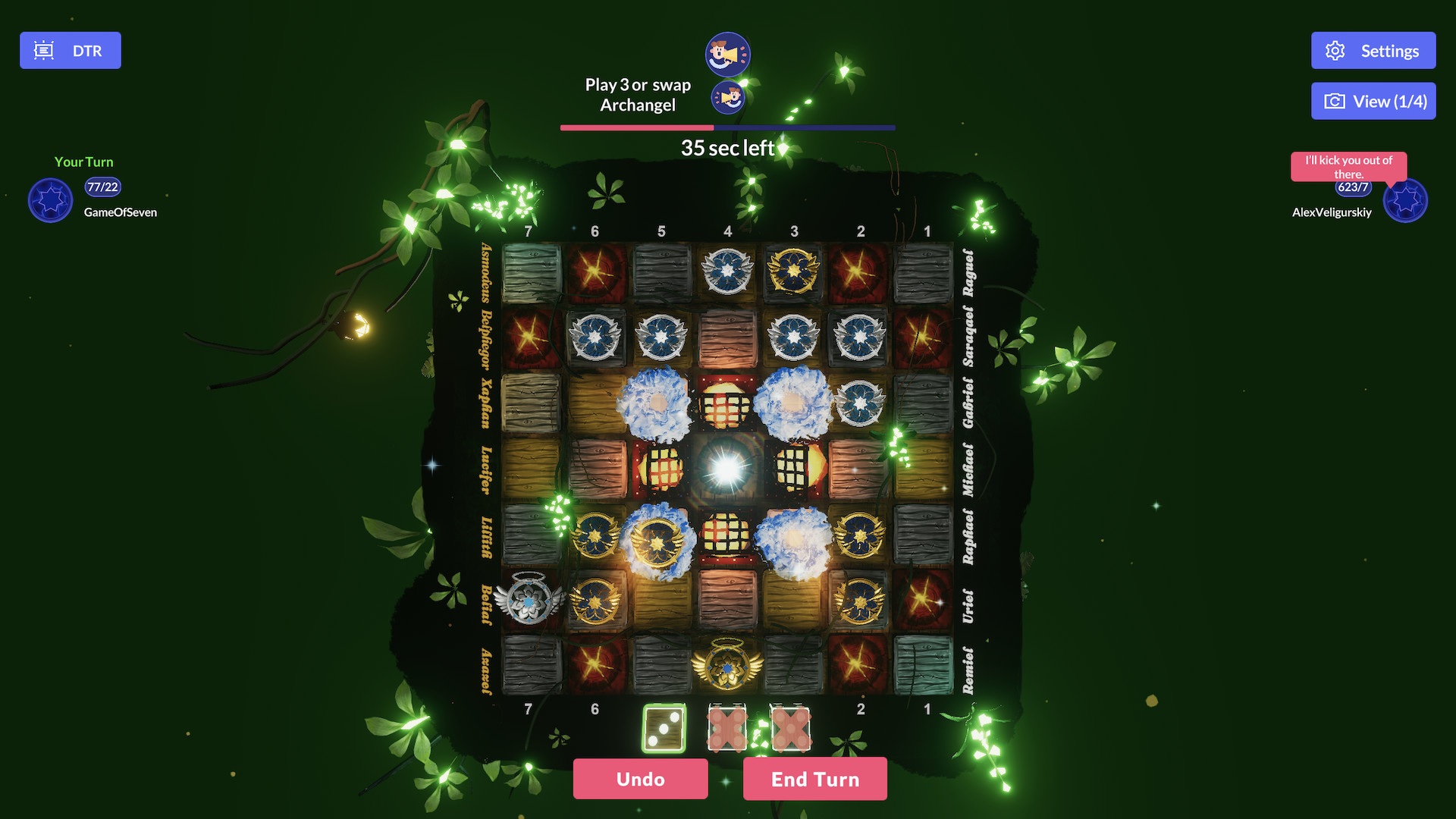
Task: Click the blue trumpet angel icon below it
Action: (x=726, y=97)
